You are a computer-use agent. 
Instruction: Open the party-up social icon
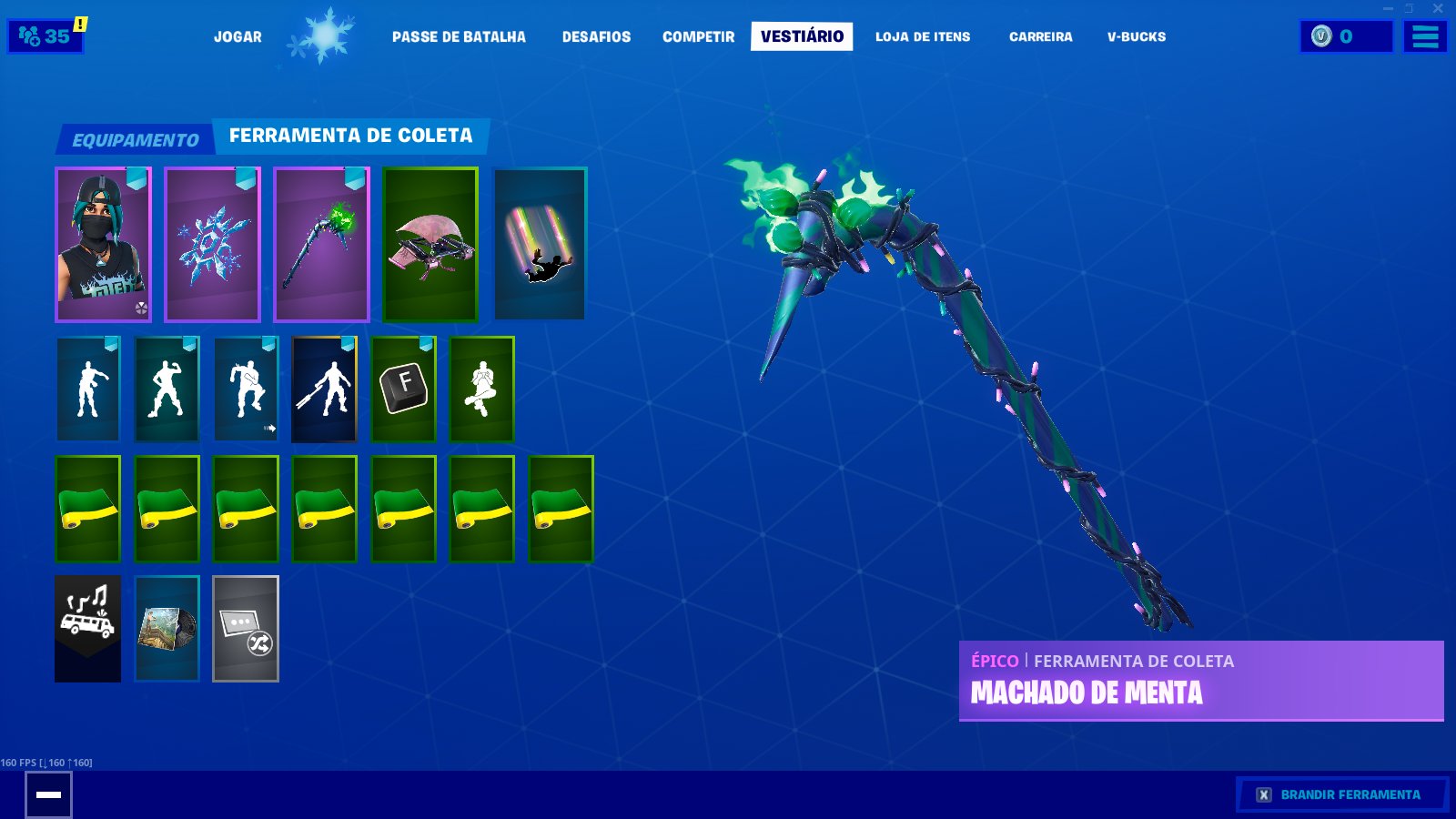coord(45,36)
